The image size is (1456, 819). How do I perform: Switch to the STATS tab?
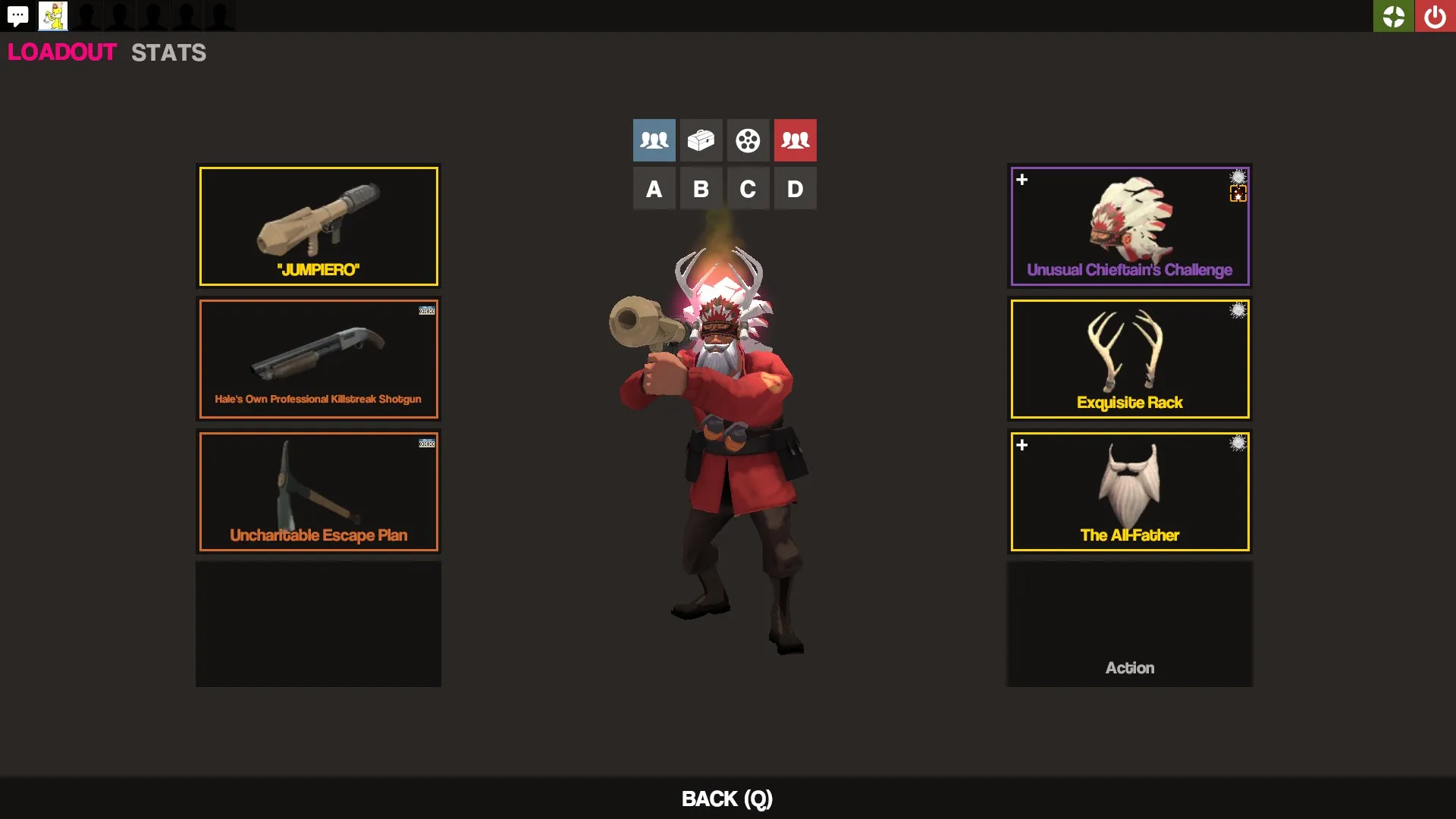point(168,52)
